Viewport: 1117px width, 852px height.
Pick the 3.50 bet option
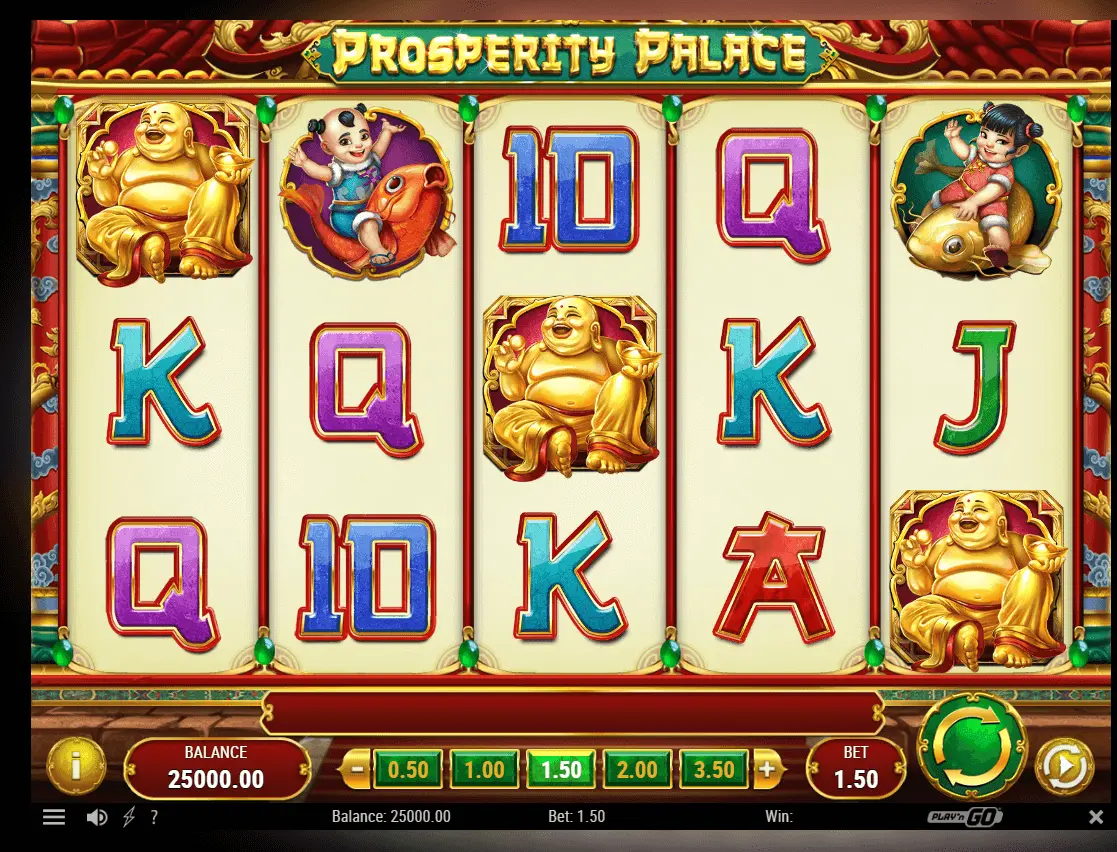click(714, 770)
